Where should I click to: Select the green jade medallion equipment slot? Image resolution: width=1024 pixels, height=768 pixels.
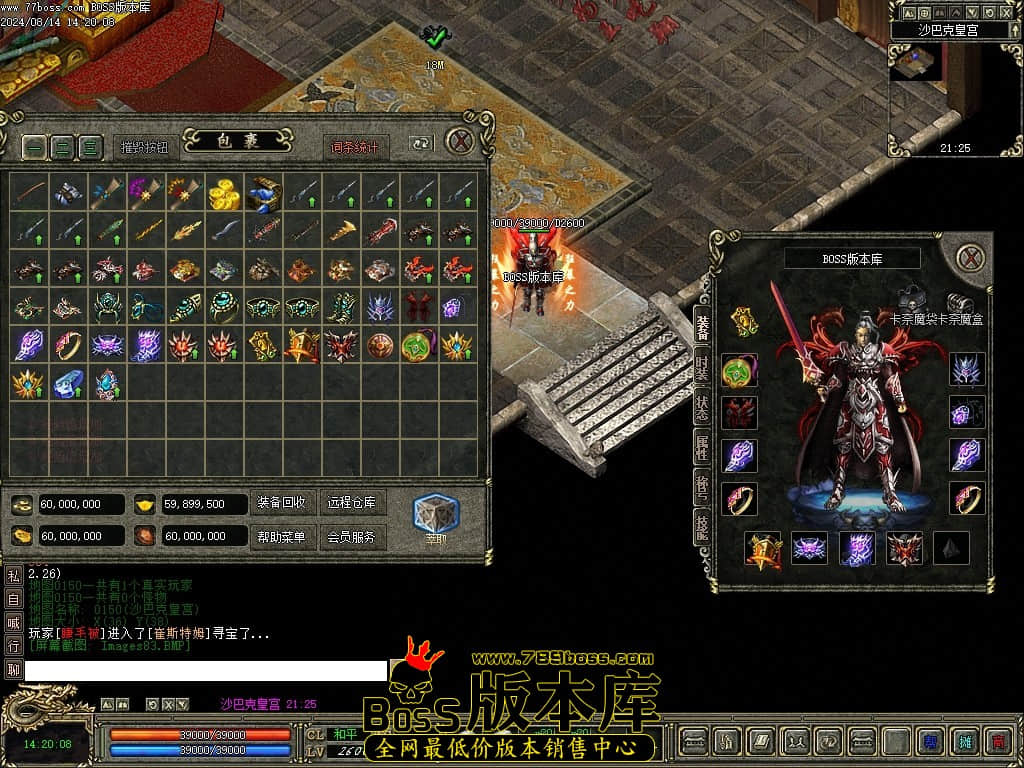739,370
